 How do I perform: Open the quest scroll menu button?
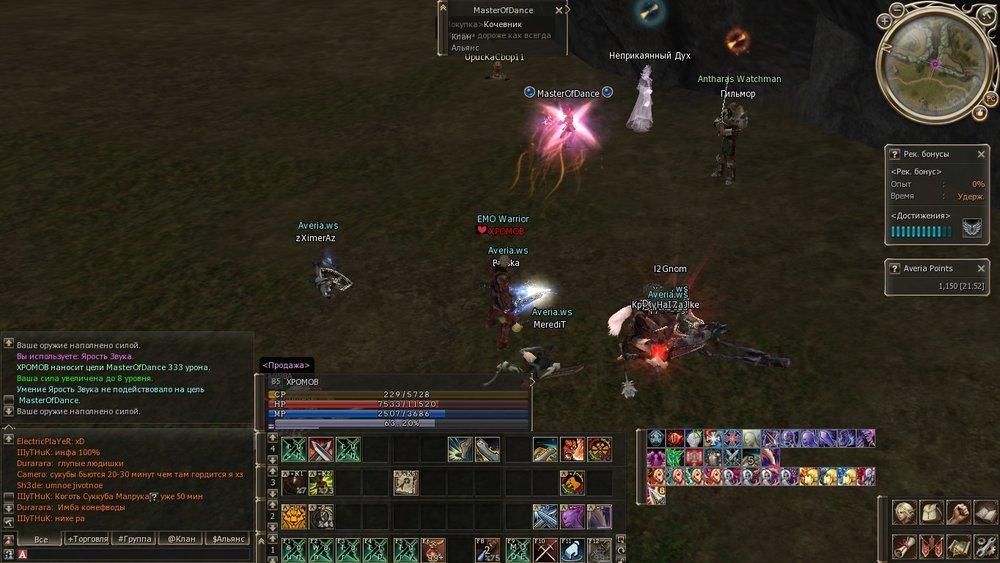[x=904, y=547]
